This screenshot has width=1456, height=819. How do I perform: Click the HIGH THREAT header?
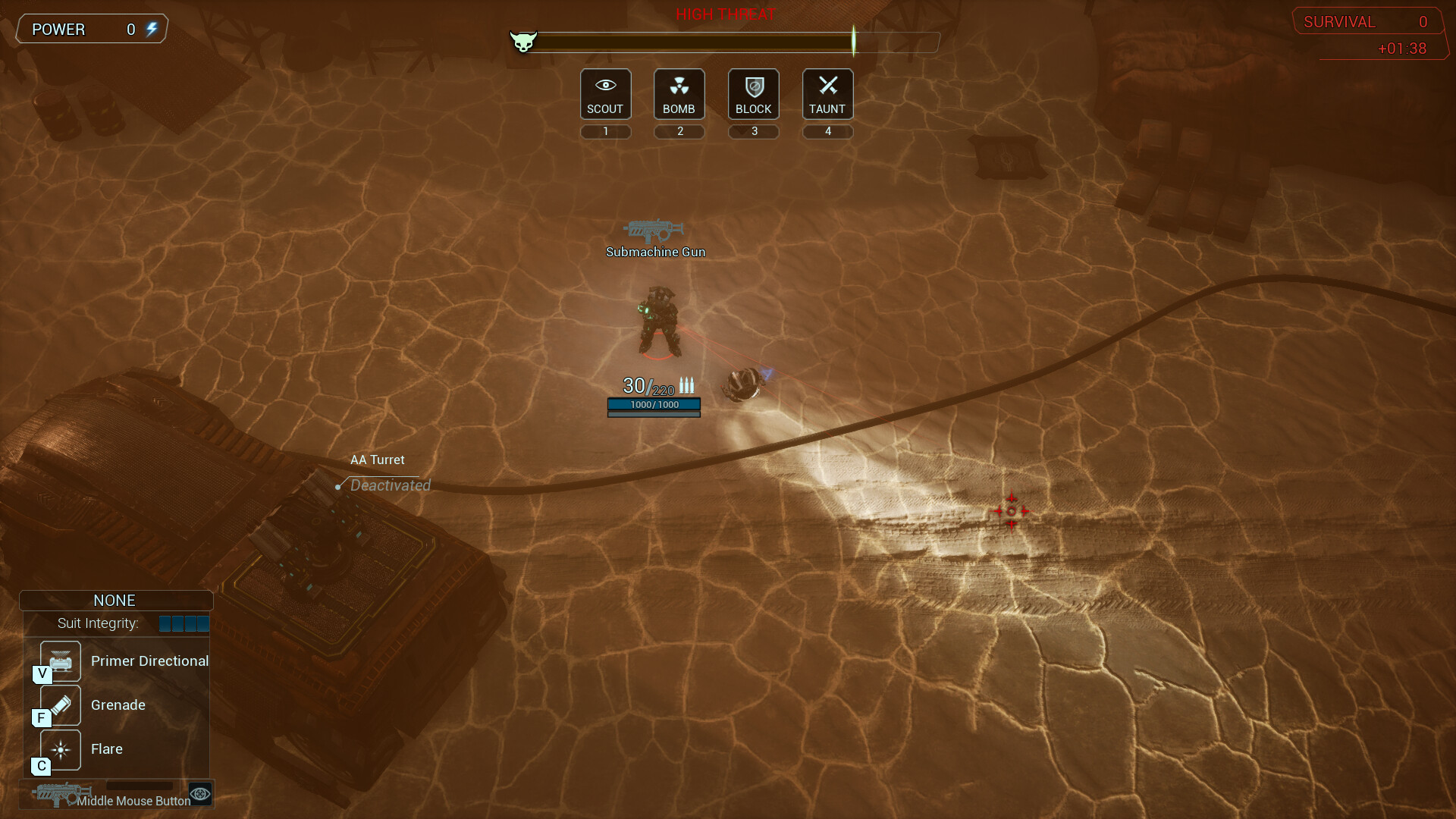click(725, 14)
